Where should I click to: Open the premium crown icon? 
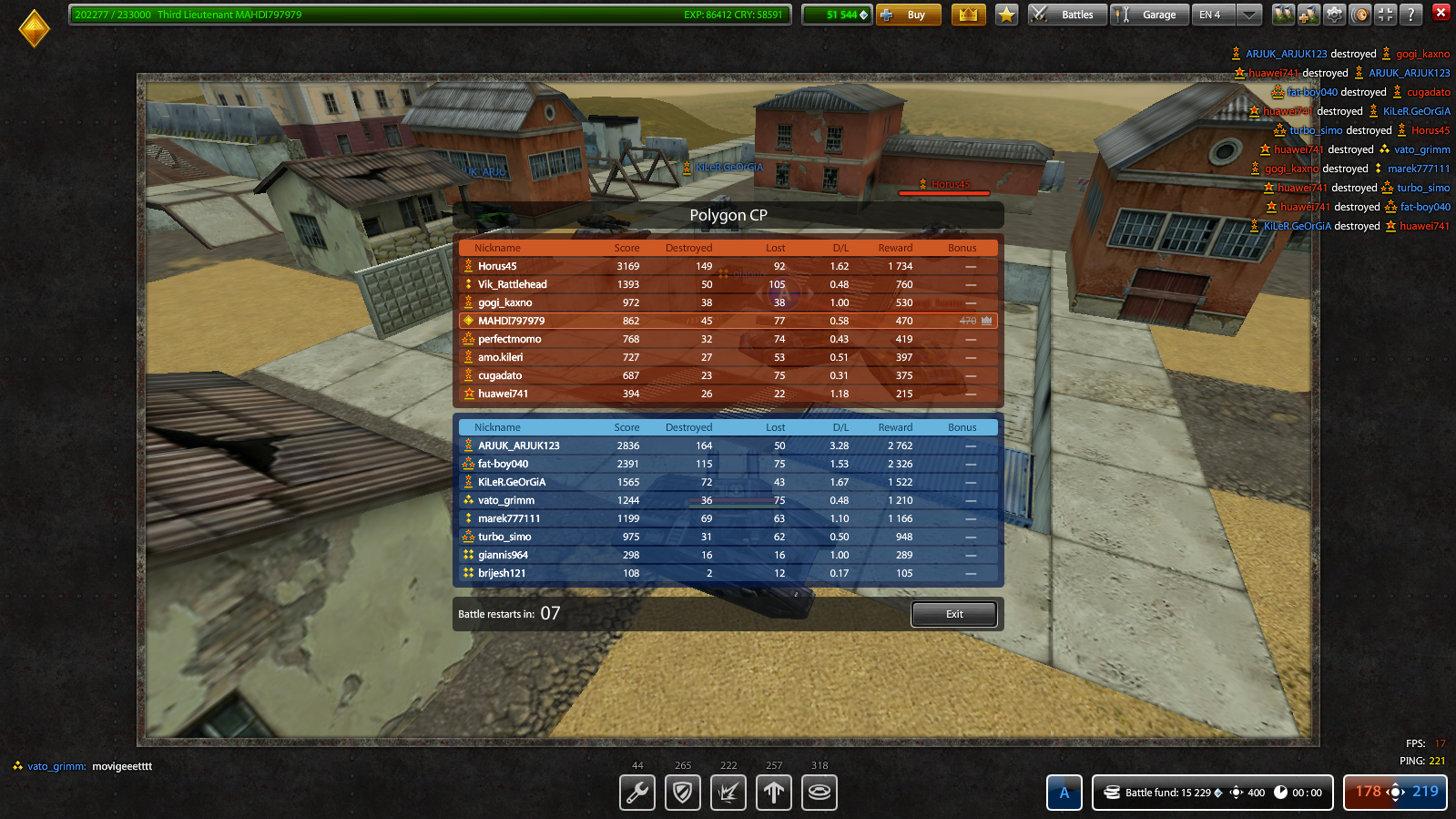click(968, 15)
